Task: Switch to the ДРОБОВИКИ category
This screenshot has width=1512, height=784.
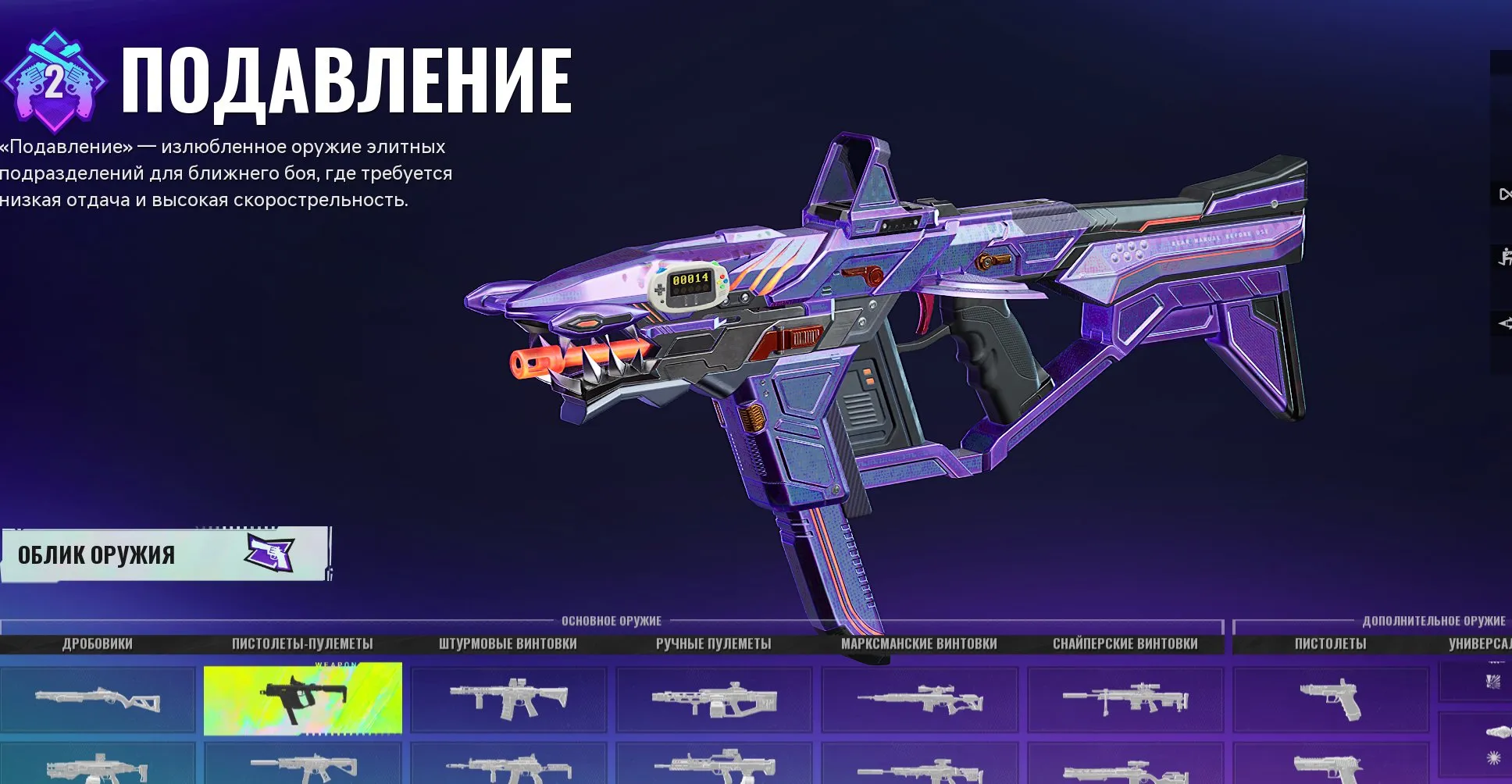Action: click(98, 643)
